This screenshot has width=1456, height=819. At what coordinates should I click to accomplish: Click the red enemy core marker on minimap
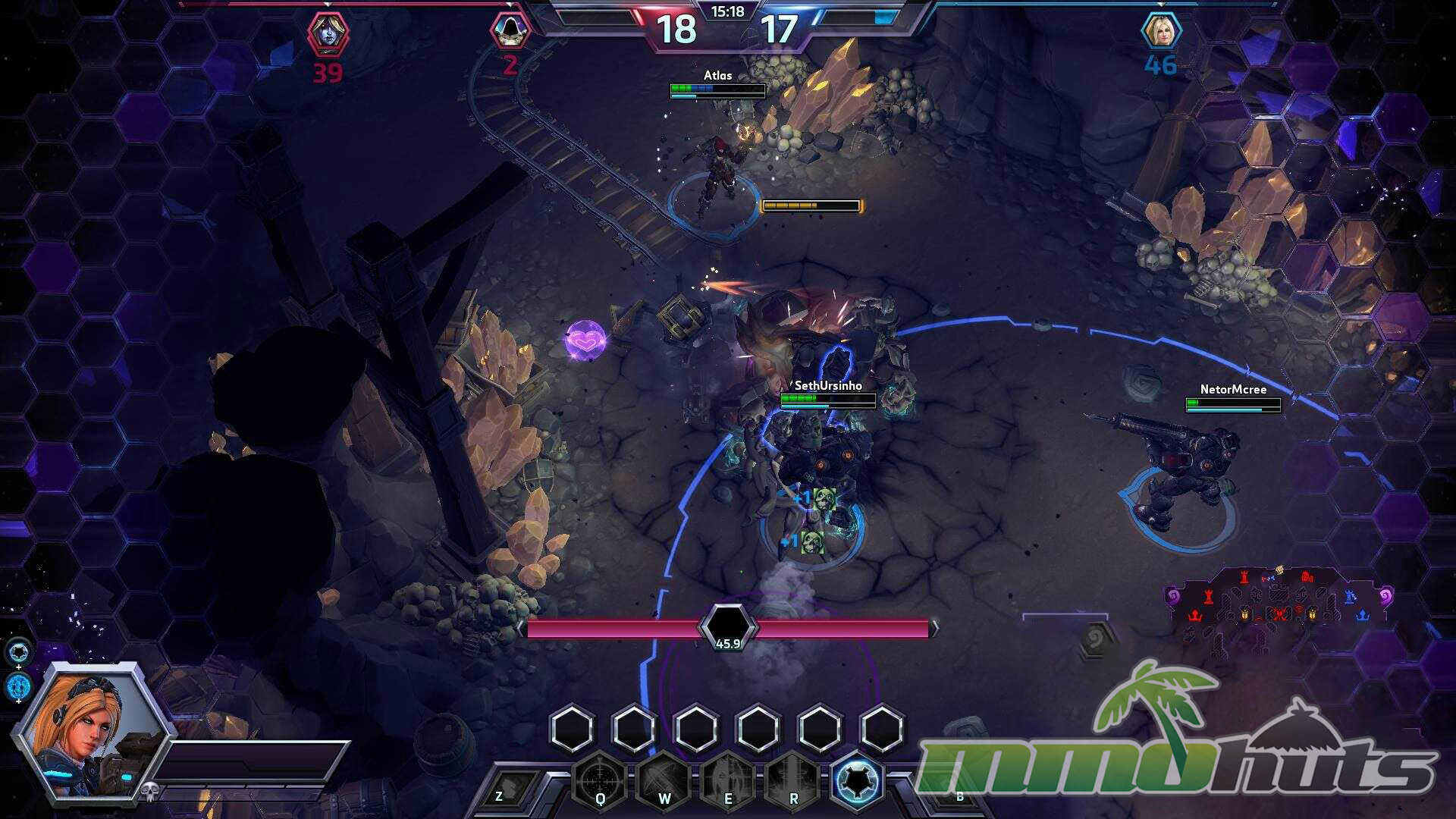point(1195,615)
